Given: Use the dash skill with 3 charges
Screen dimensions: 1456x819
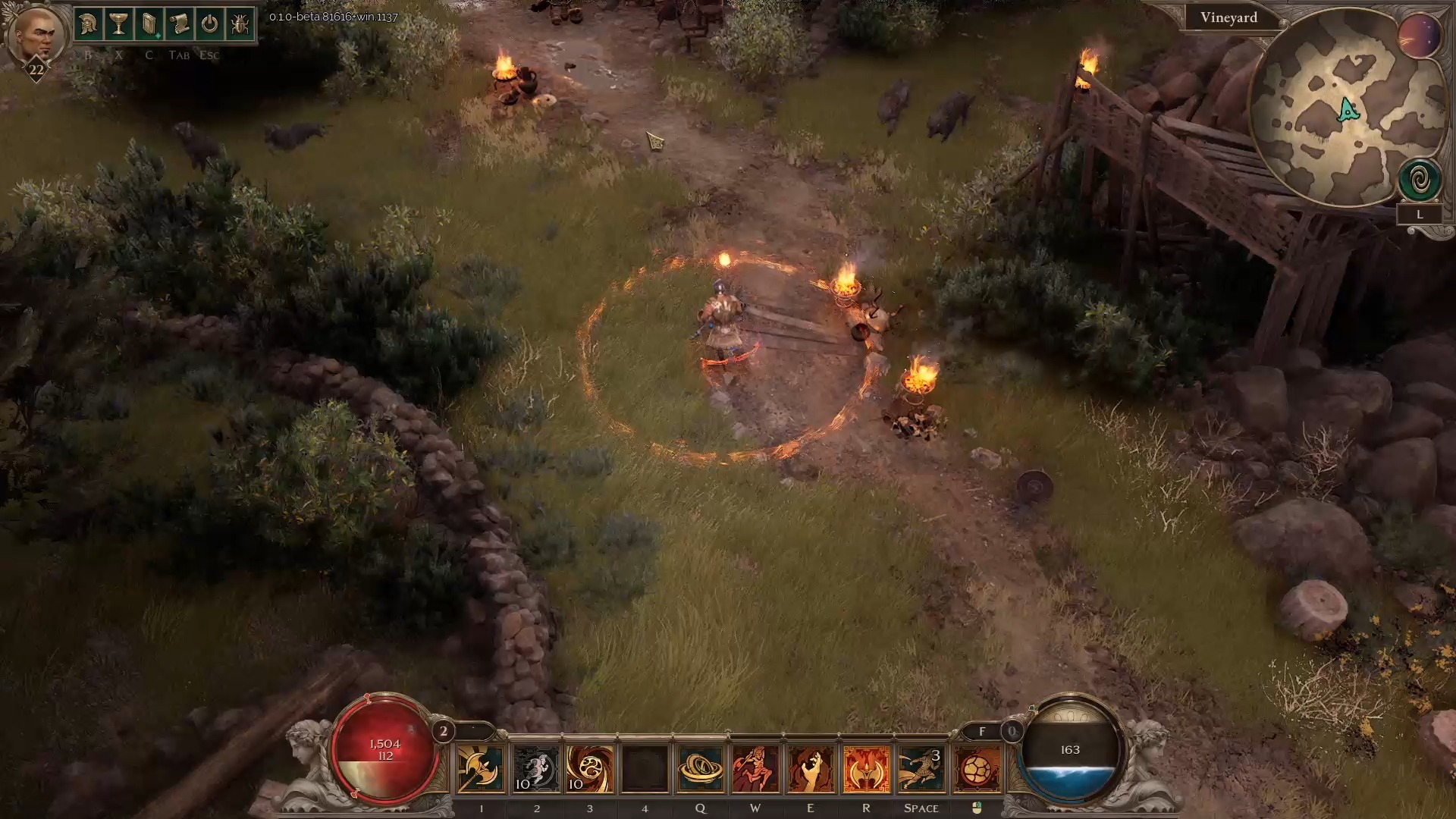Looking at the screenshot, I should coord(921,769).
